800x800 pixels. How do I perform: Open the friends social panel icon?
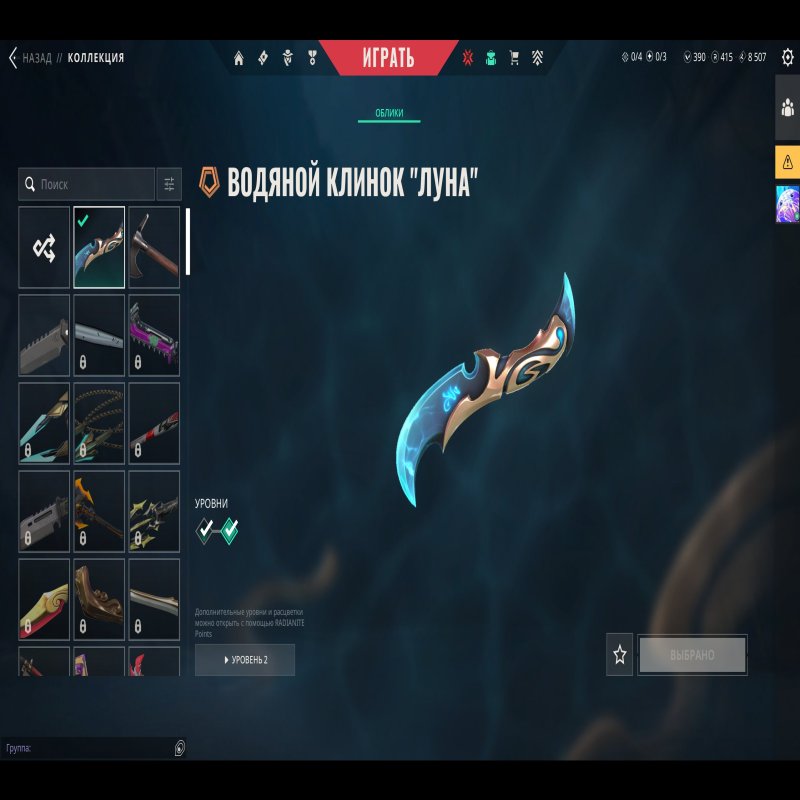click(787, 106)
